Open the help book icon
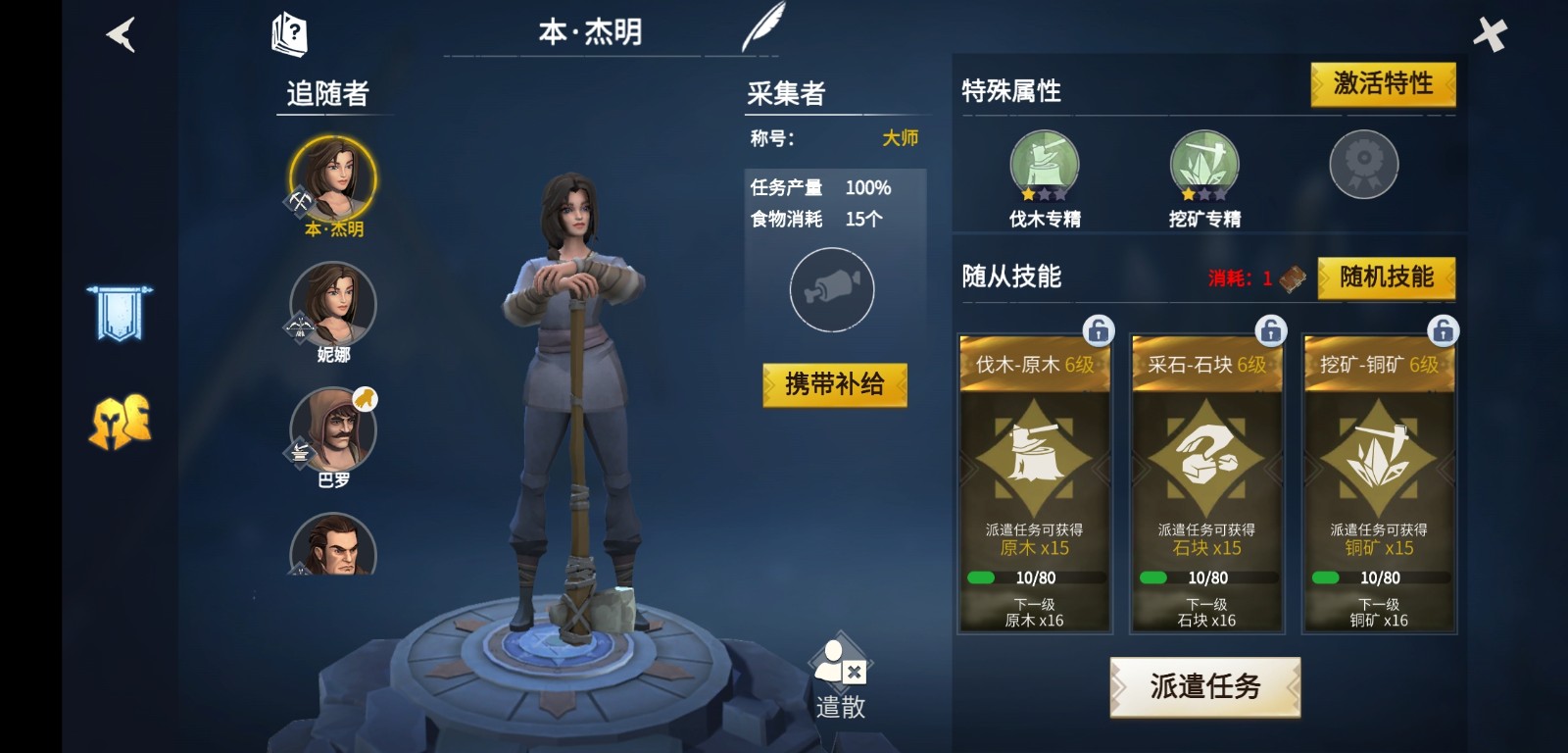1568x753 pixels. (289, 34)
